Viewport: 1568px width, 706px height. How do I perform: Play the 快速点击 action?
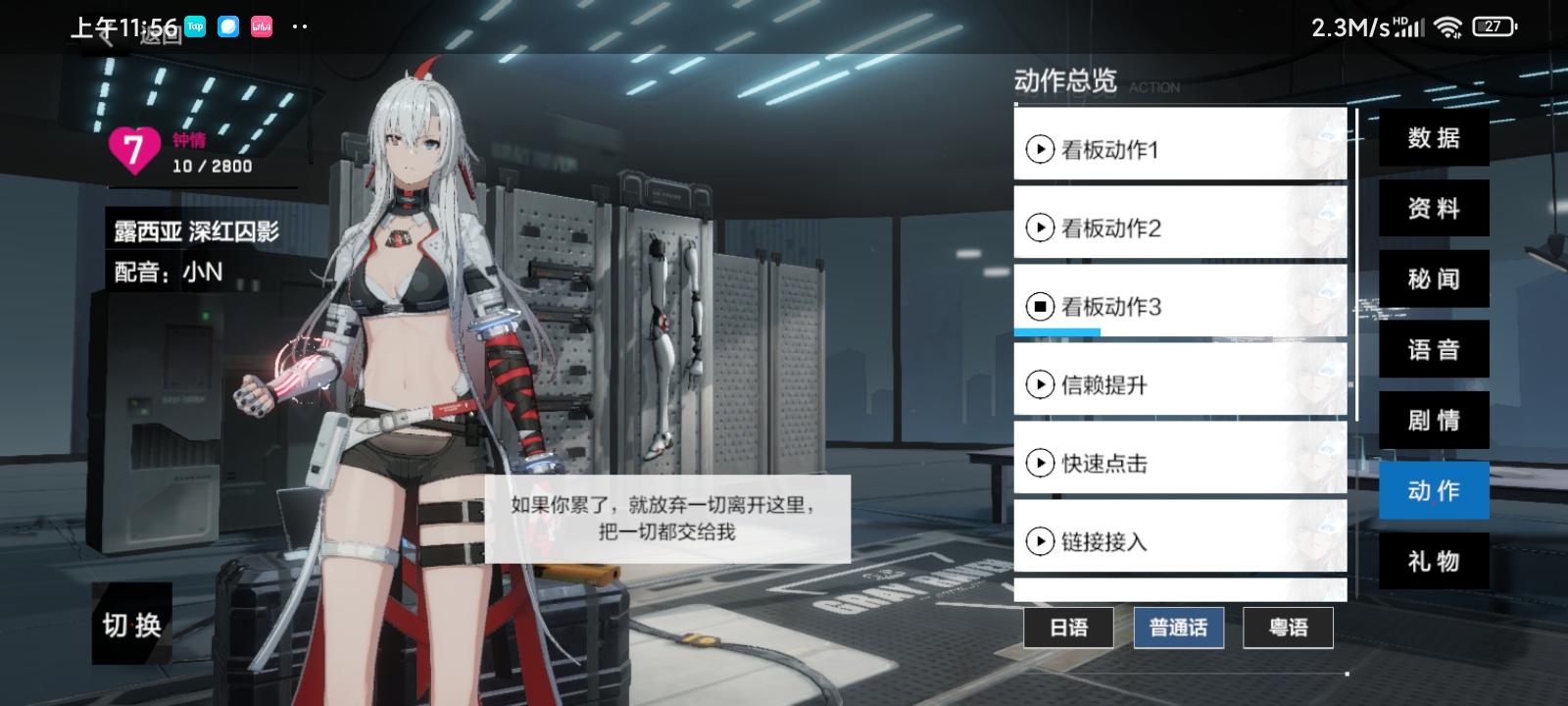[1039, 463]
